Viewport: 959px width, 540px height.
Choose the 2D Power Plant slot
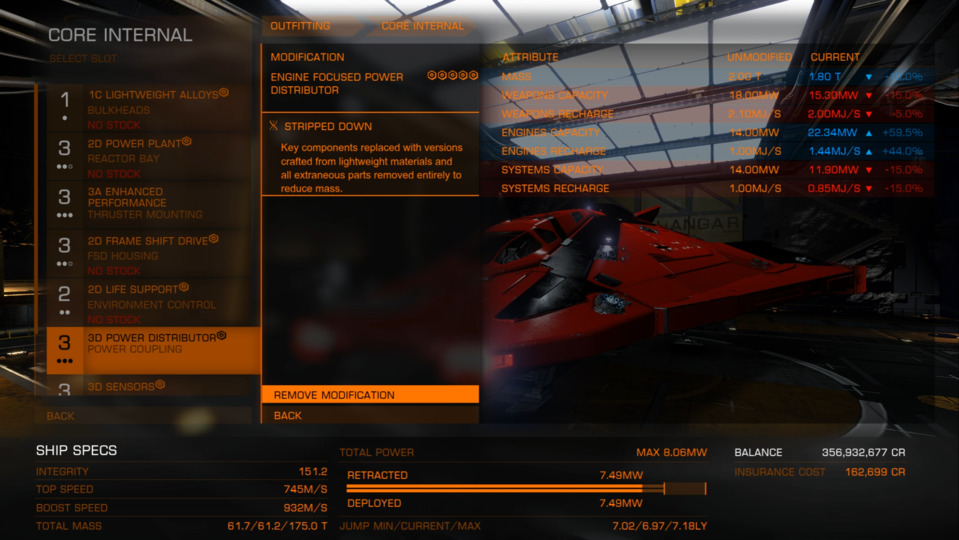pyautogui.click(x=150, y=156)
